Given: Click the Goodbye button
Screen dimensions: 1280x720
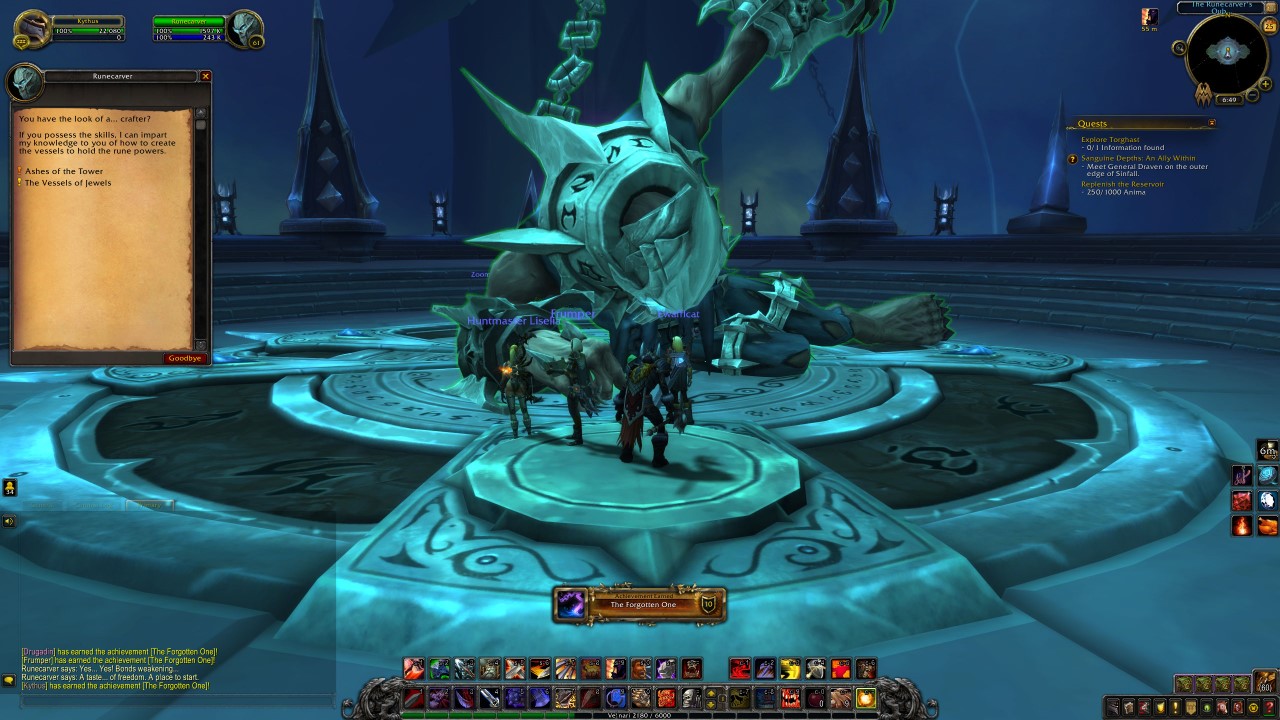Looking at the screenshot, I should 184,357.
